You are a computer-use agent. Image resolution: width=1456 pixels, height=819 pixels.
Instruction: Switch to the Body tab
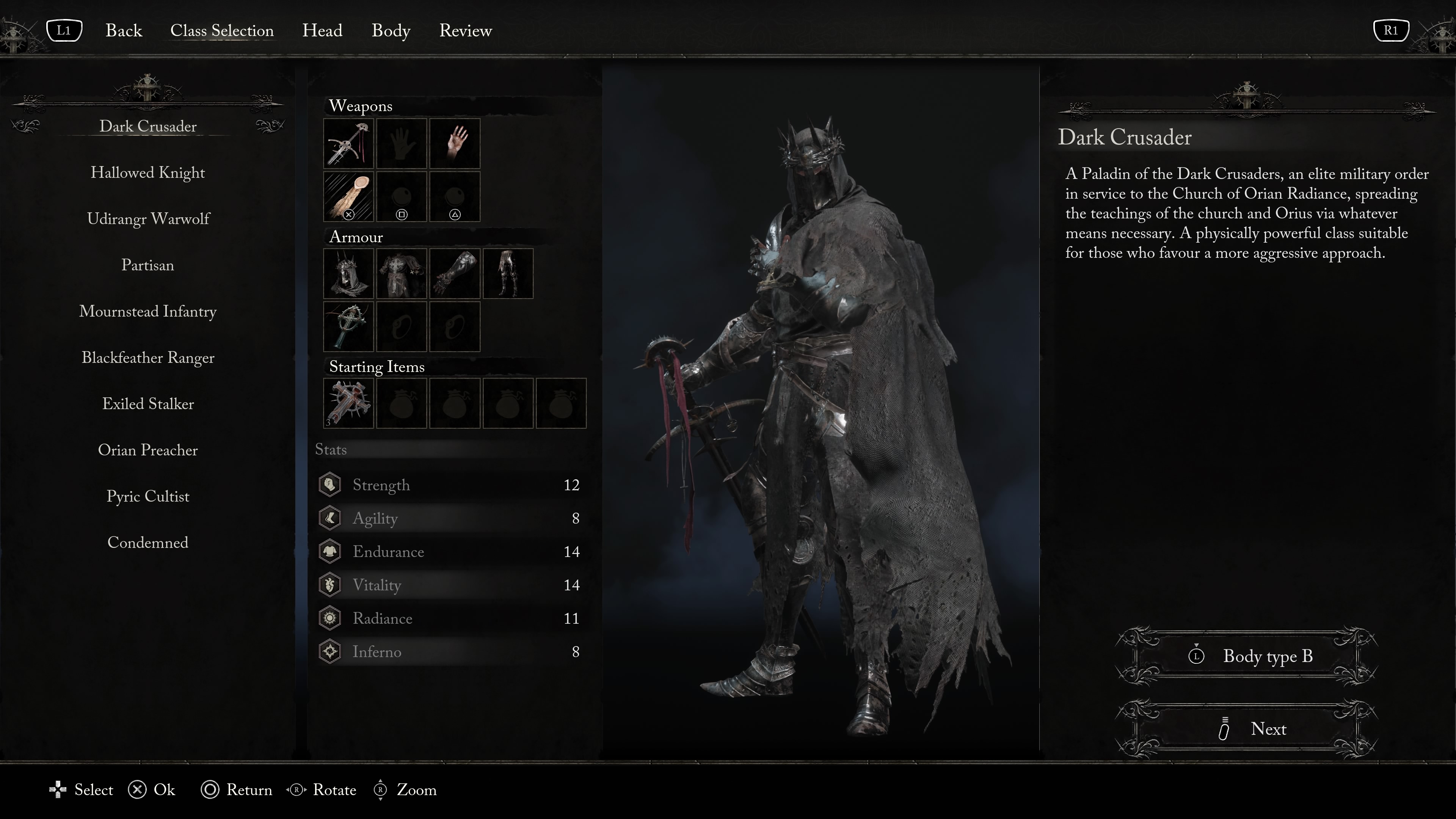[x=391, y=30]
